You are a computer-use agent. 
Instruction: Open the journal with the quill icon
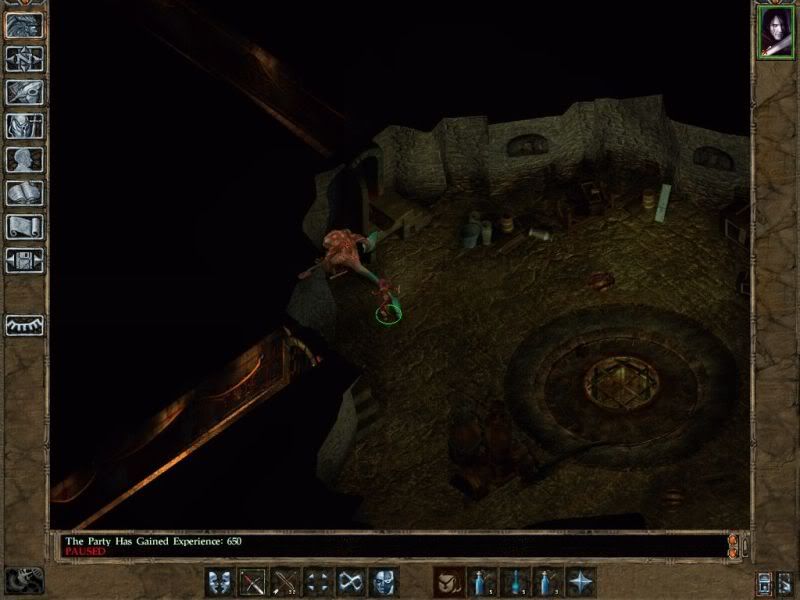[23, 92]
